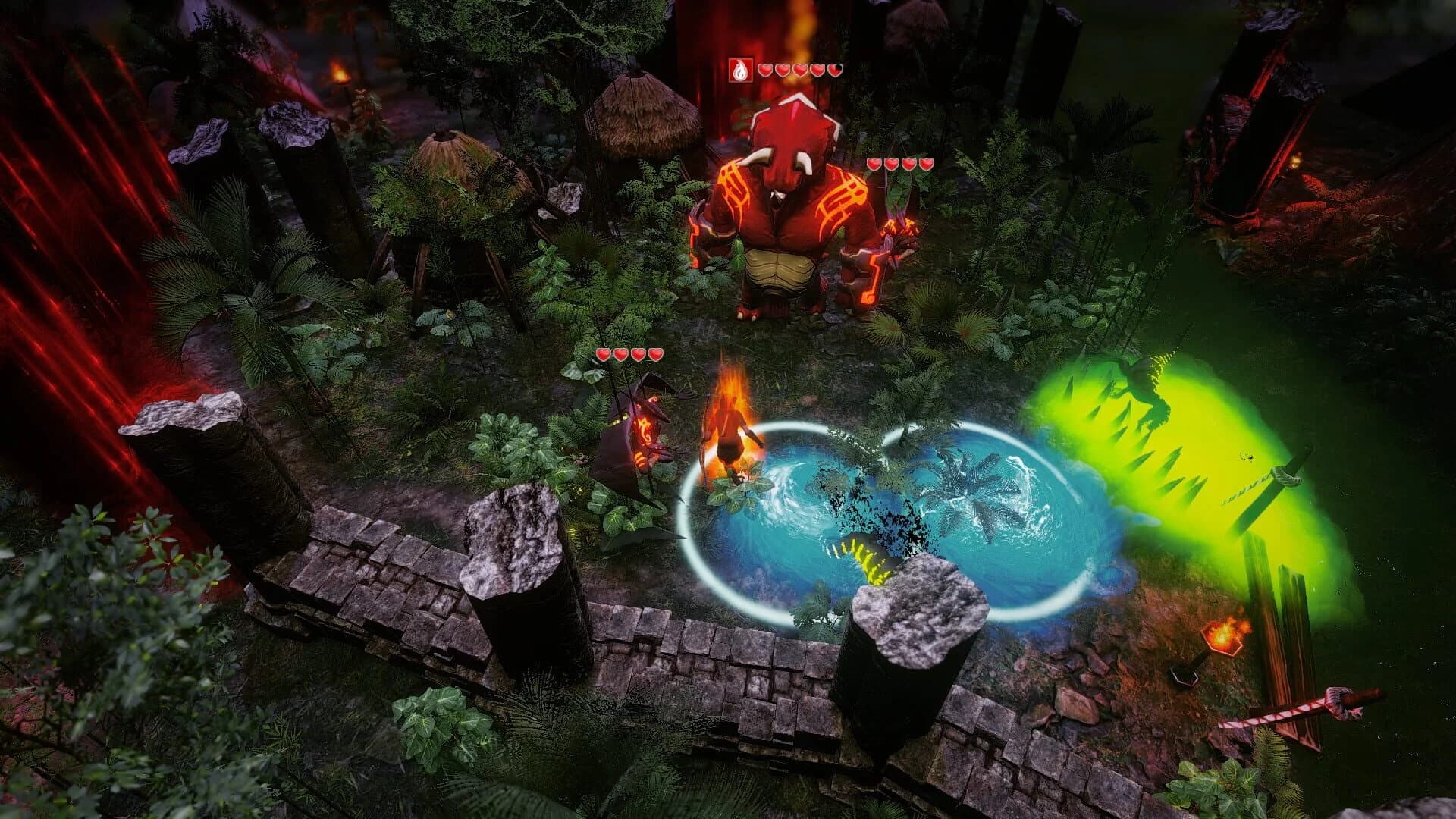Click the leftmost heart above the witch enemy

coord(603,353)
